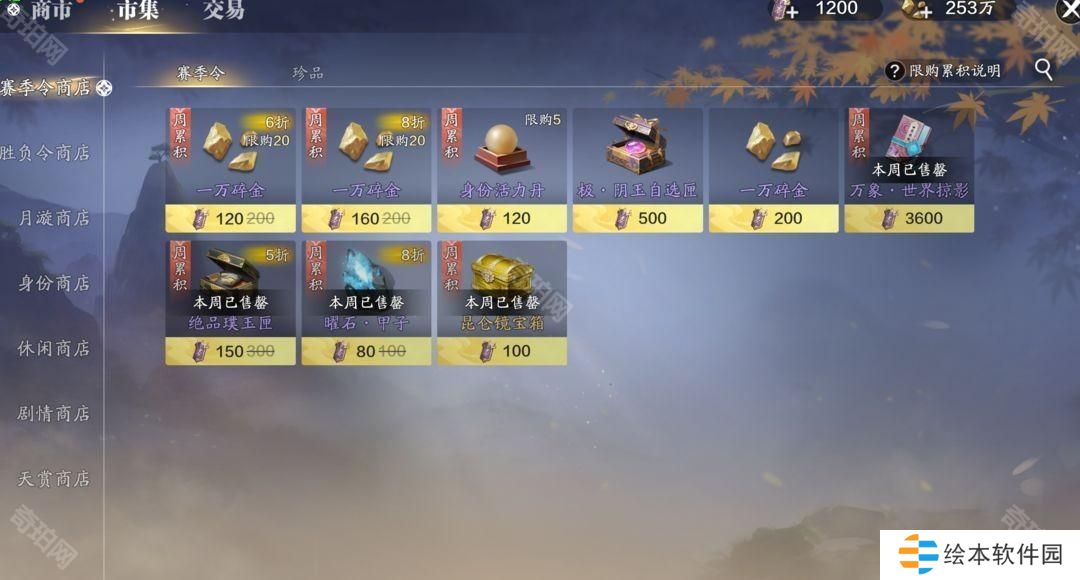Select the 市集 top tab

[138, 10]
